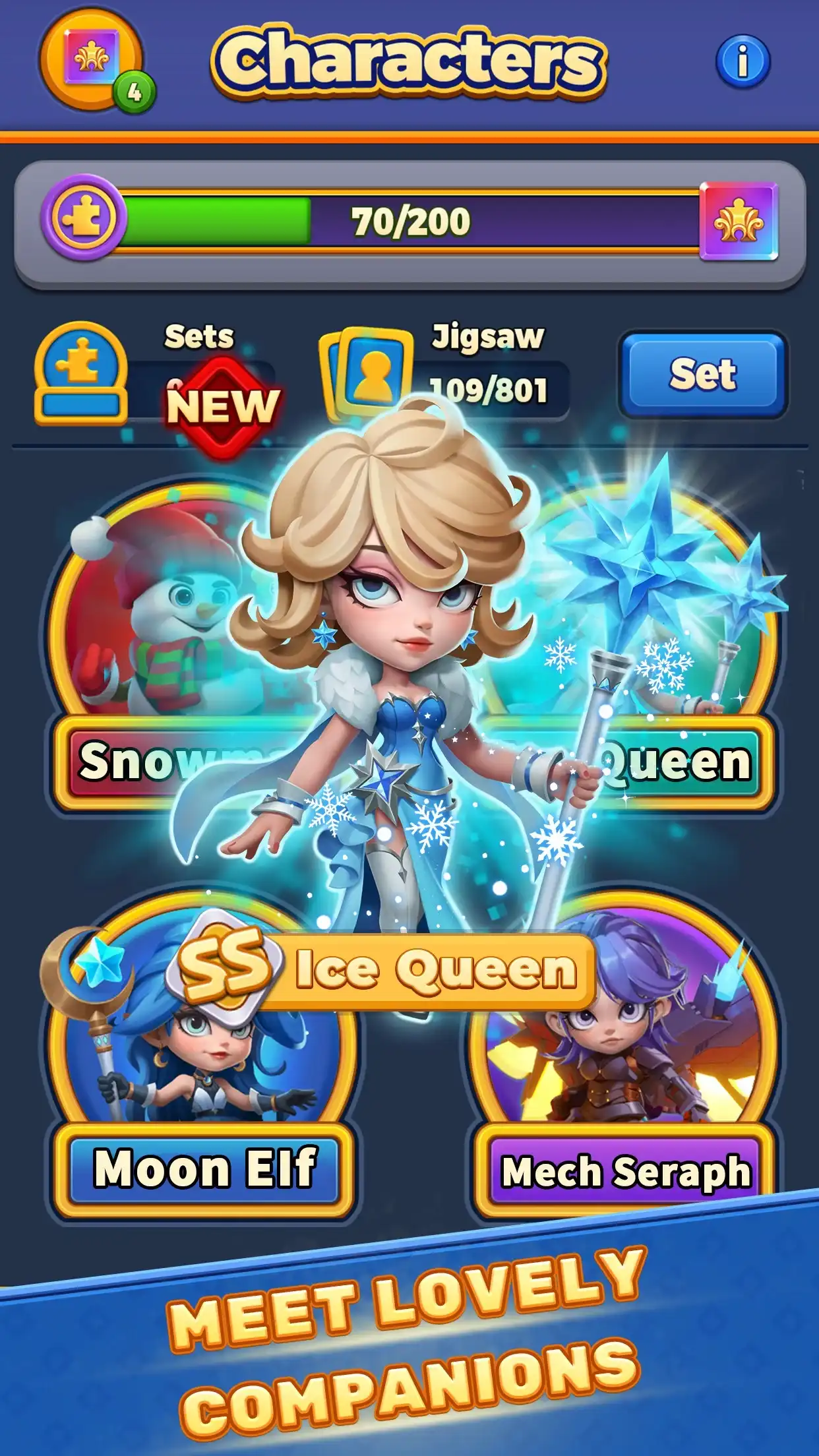Select the Mech Seraph character tile

[x=623, y=1068]
